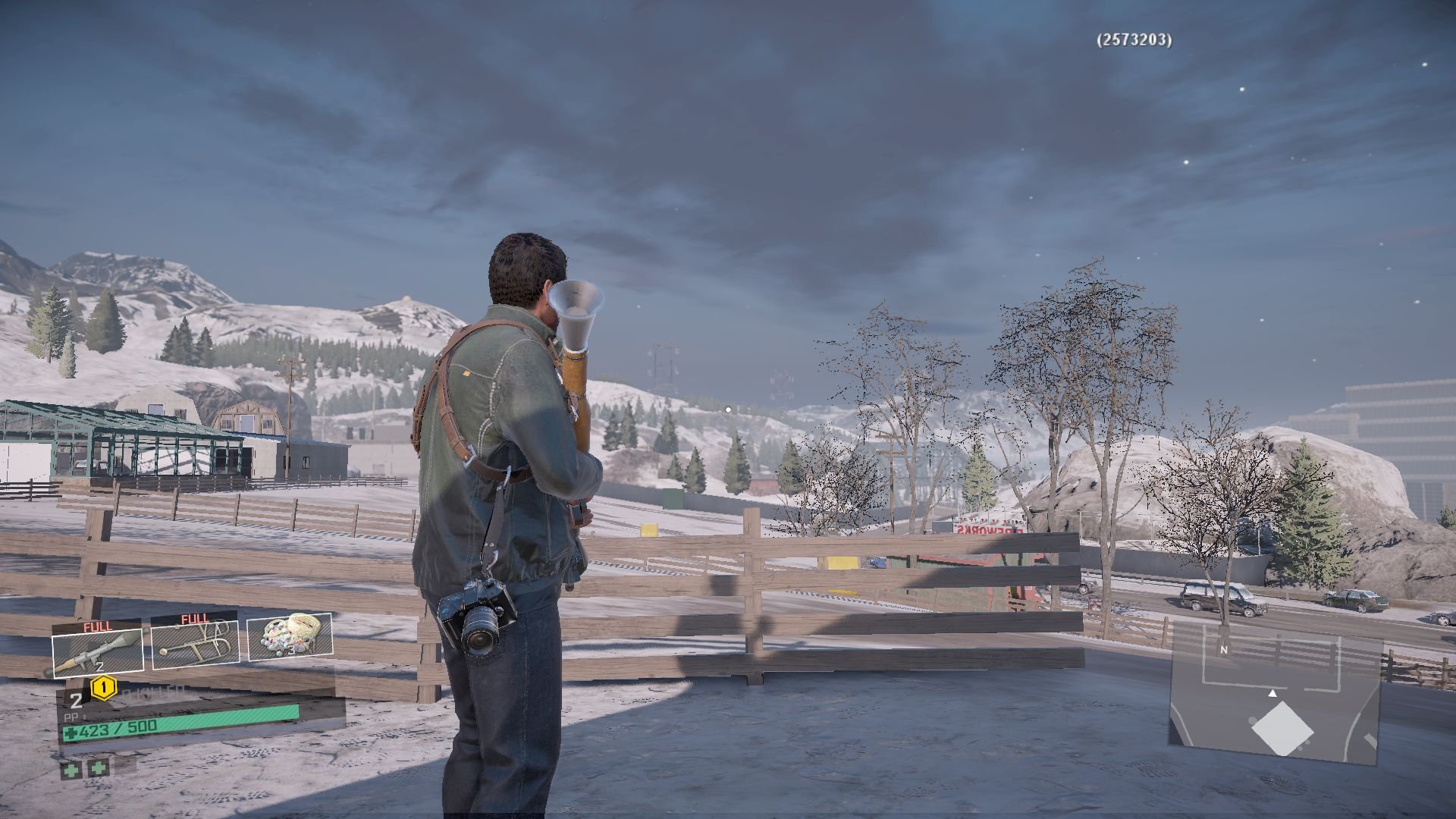Click the small triangle pointer on the minimap edge
This screenshot has height=819, width=1456.
(1272, 693)
